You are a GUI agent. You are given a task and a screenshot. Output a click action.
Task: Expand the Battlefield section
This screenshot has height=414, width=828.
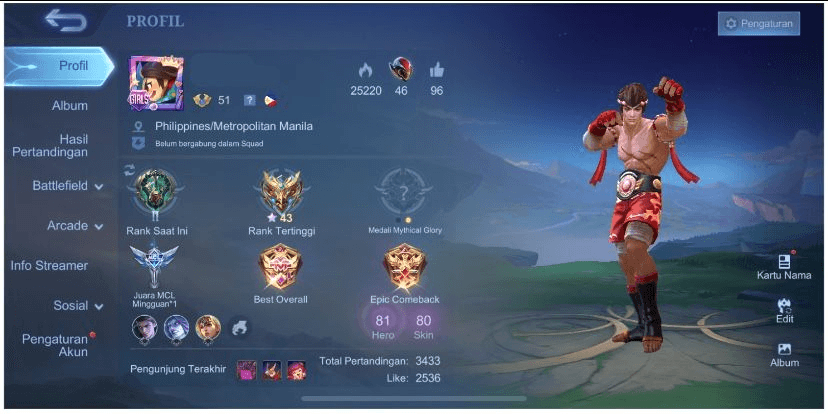[x=68, y=186]
